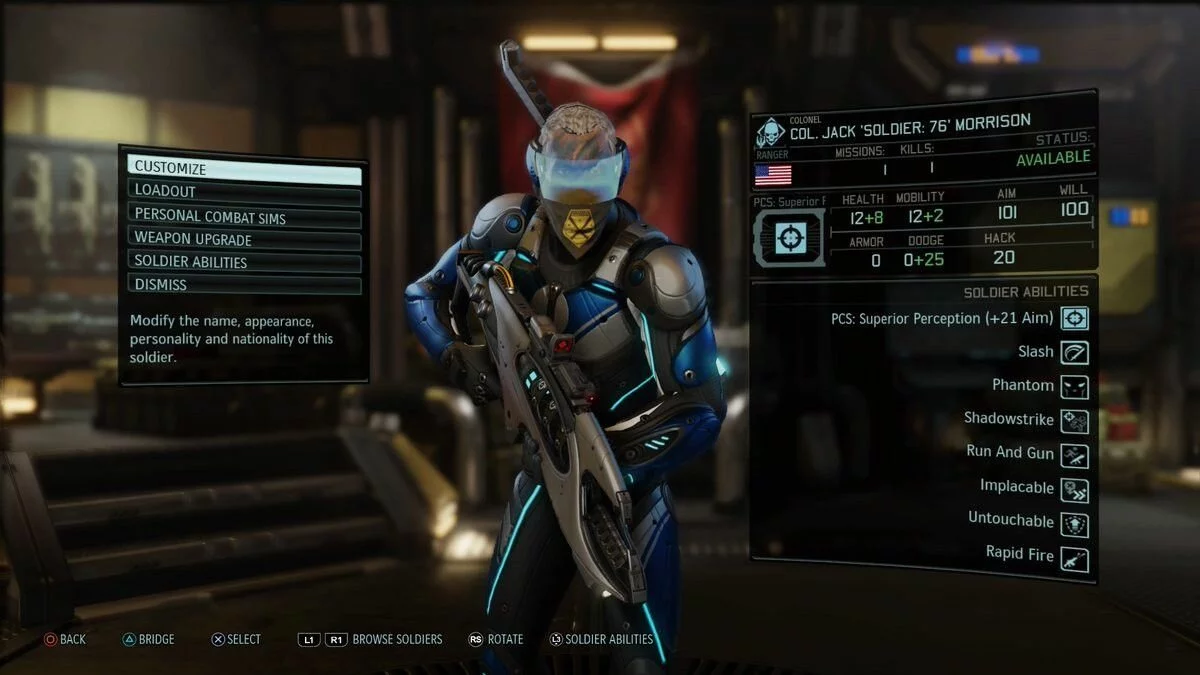Open the Weapon Upgrade screen
This screenshot has width=1200, height=675.
[243, 239]
